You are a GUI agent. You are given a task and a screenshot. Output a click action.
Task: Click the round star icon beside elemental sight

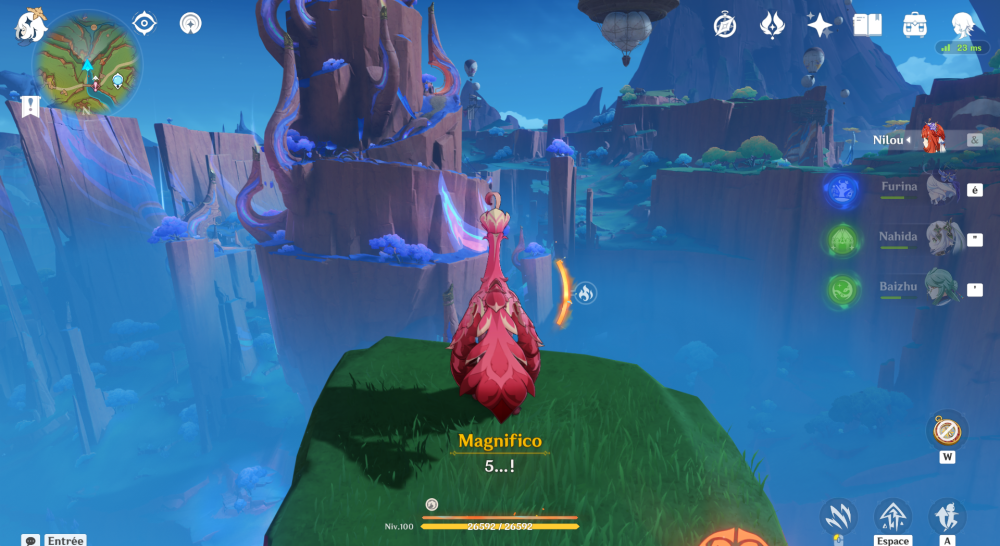[191, 23]
